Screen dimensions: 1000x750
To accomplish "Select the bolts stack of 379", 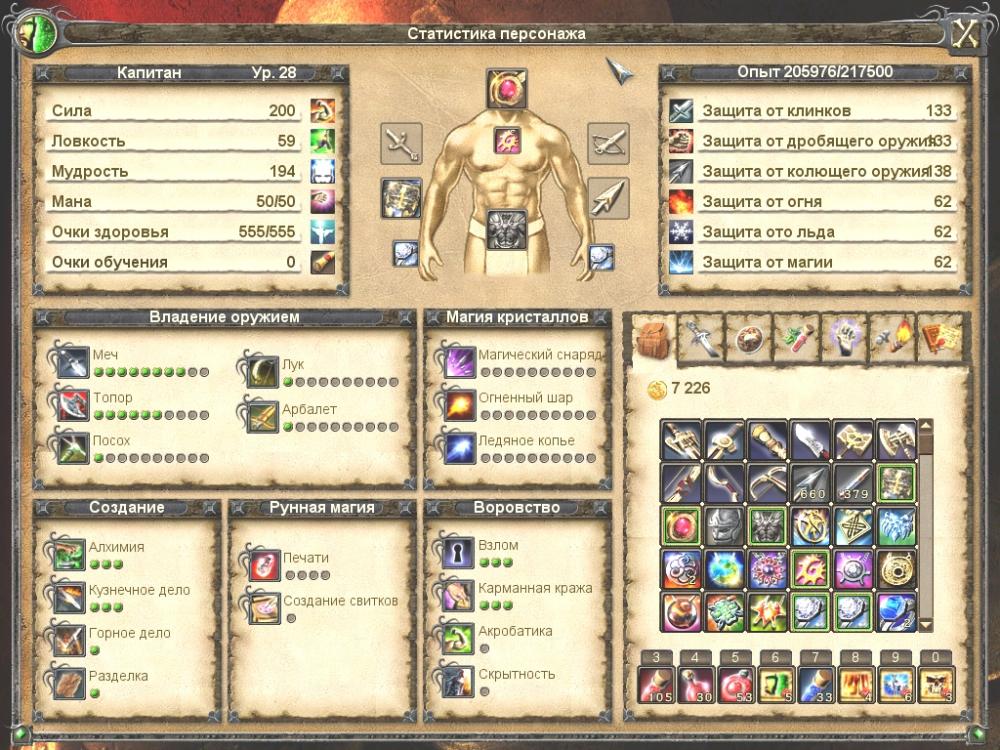I will [855, 482].
